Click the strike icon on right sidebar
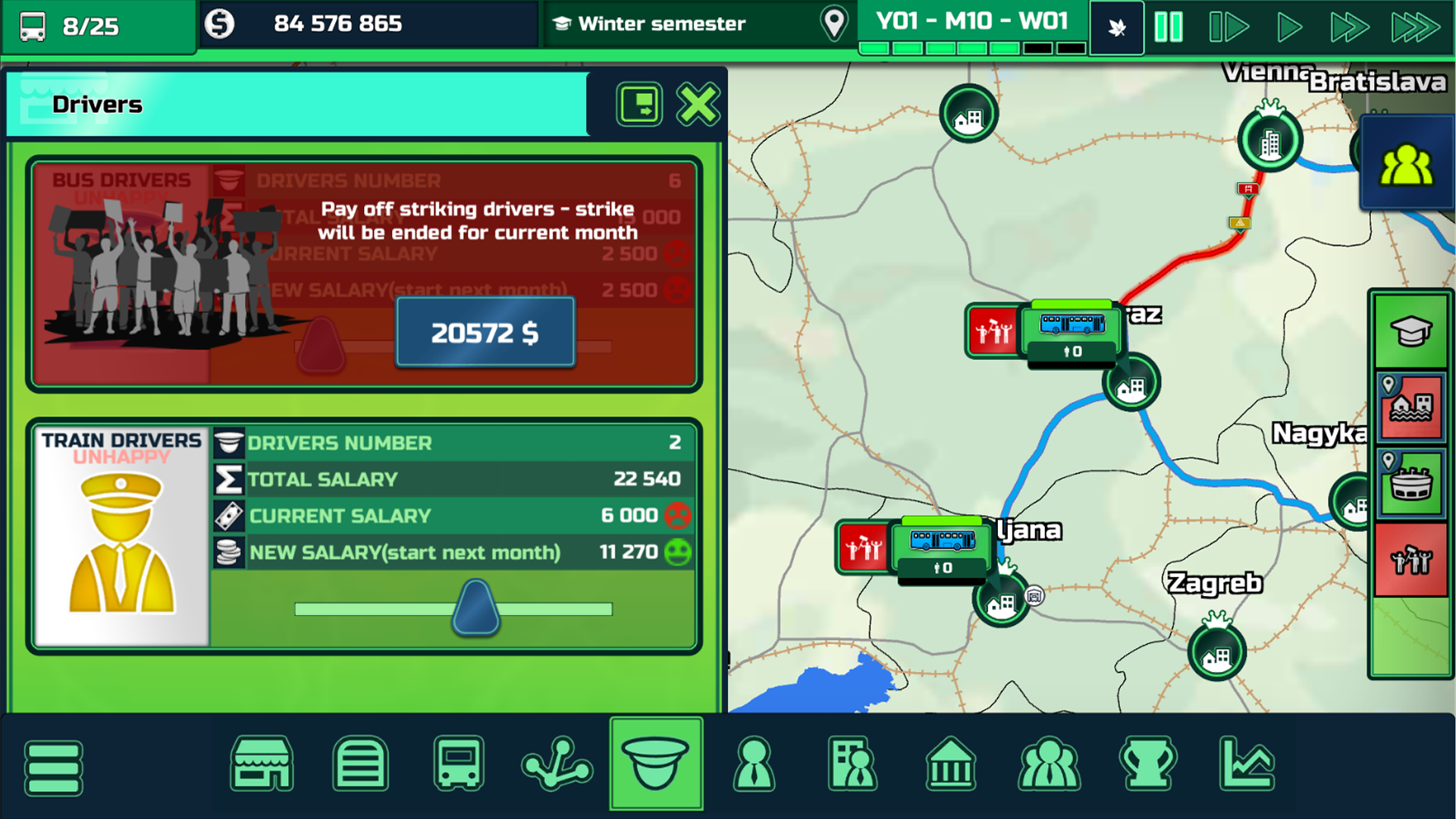1456x819 pixels. (x=1411, y=560)
